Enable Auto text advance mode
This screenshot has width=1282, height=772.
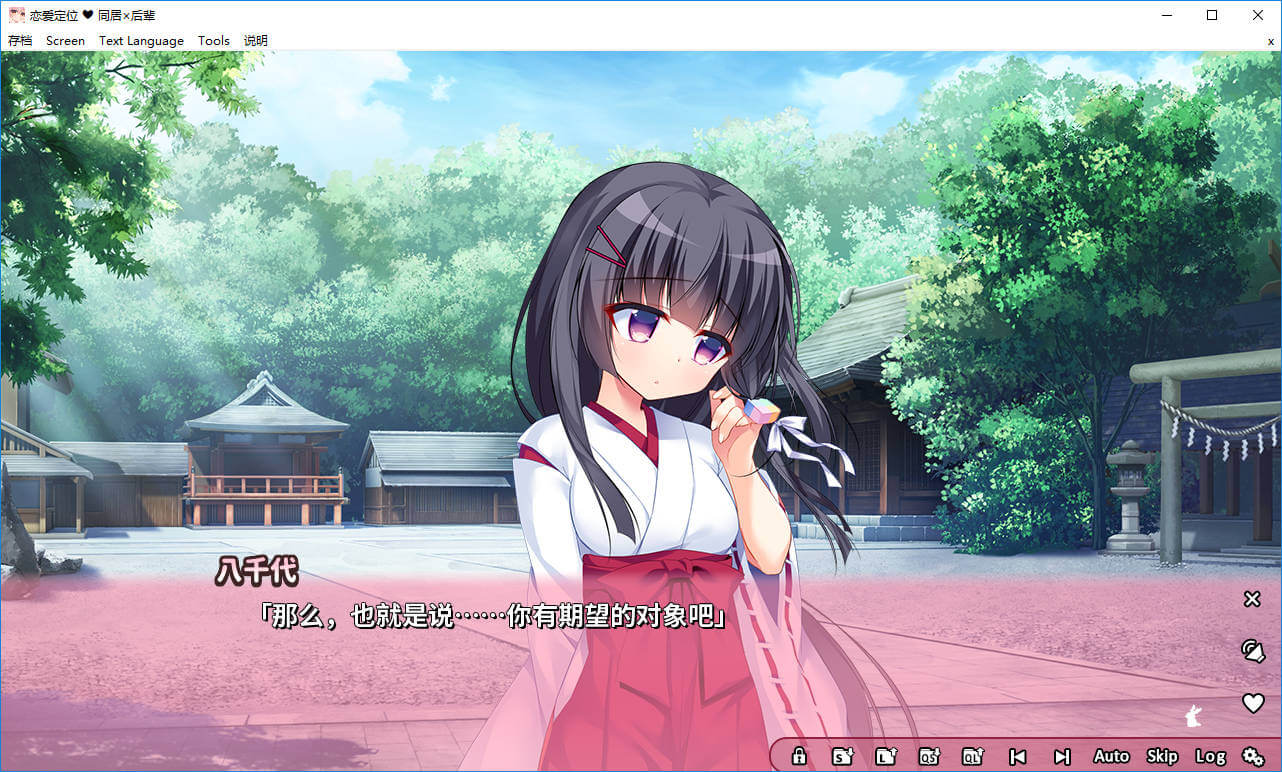click(x=1111, y=756)
